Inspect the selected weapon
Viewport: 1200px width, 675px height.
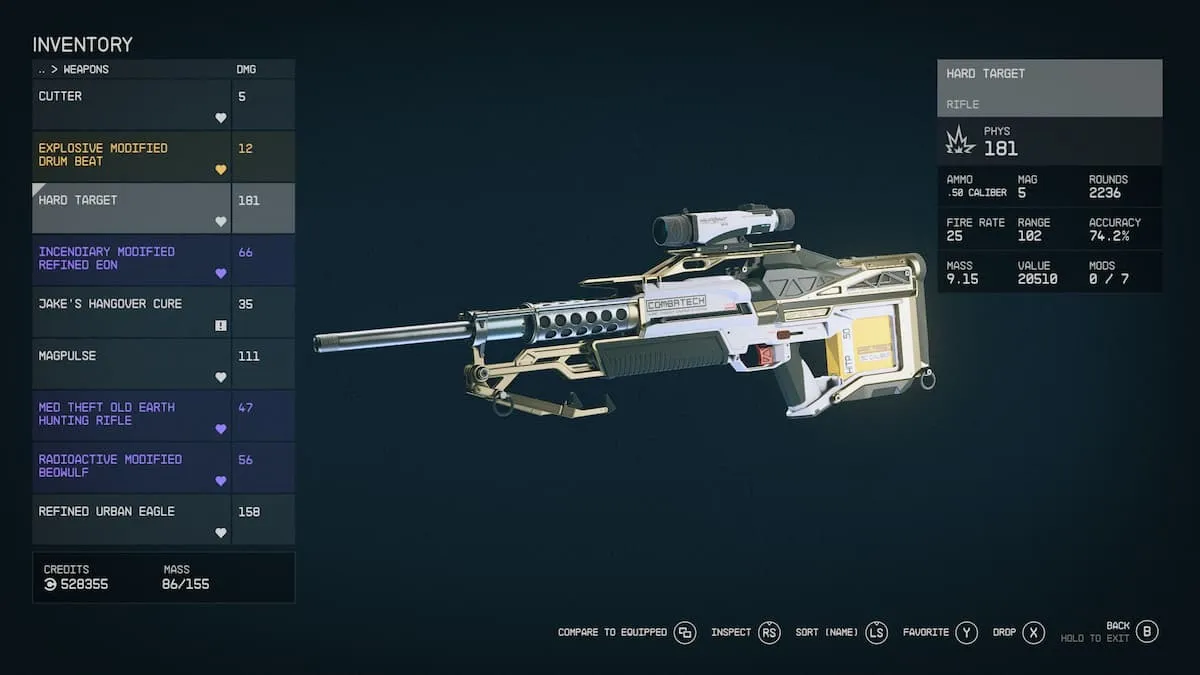[x=768, y=632]
